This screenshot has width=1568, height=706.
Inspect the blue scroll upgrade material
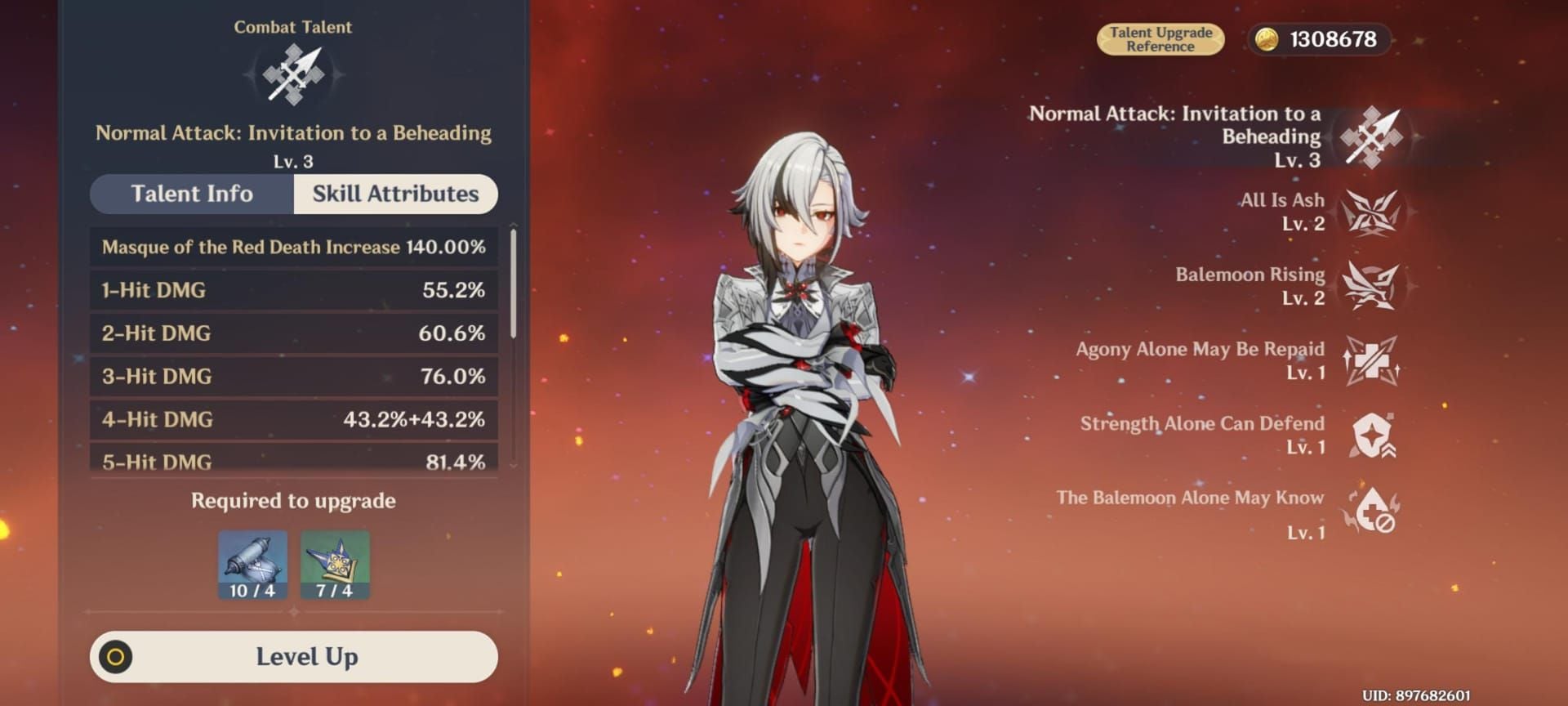252,565
